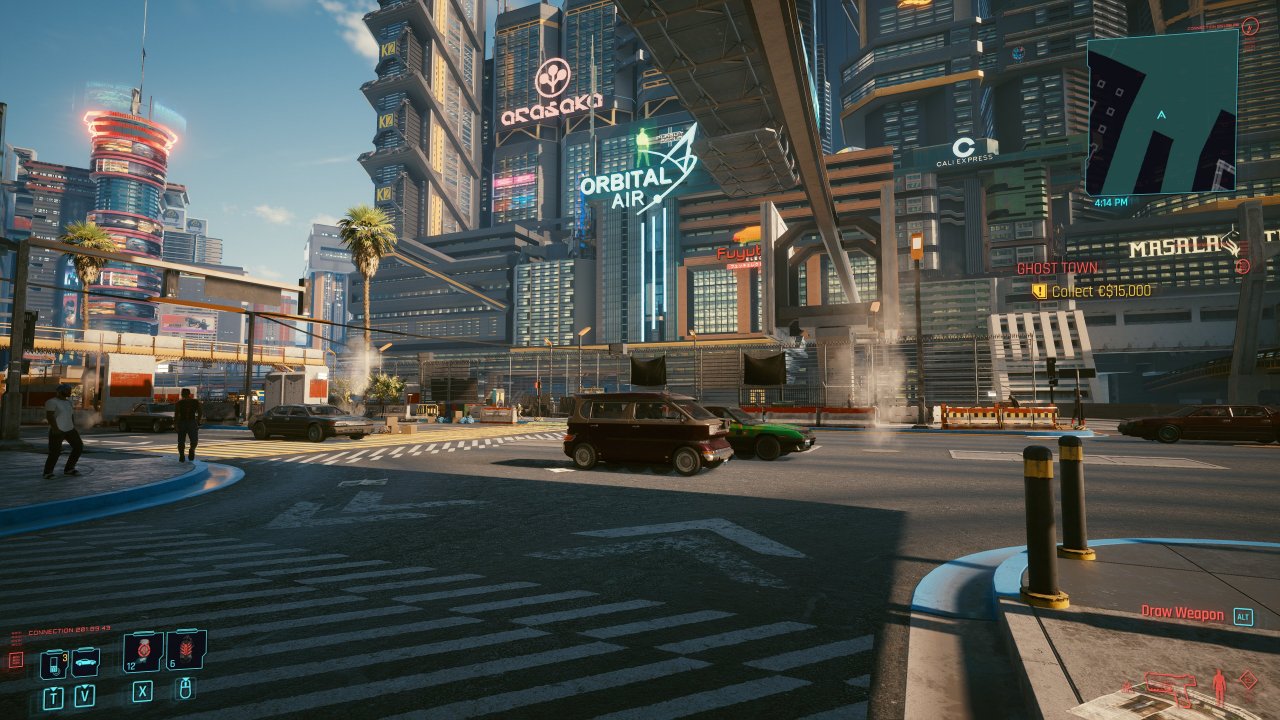Select the red connection signal icon bottom-left

pyautogui.click(x=16, y=659)
